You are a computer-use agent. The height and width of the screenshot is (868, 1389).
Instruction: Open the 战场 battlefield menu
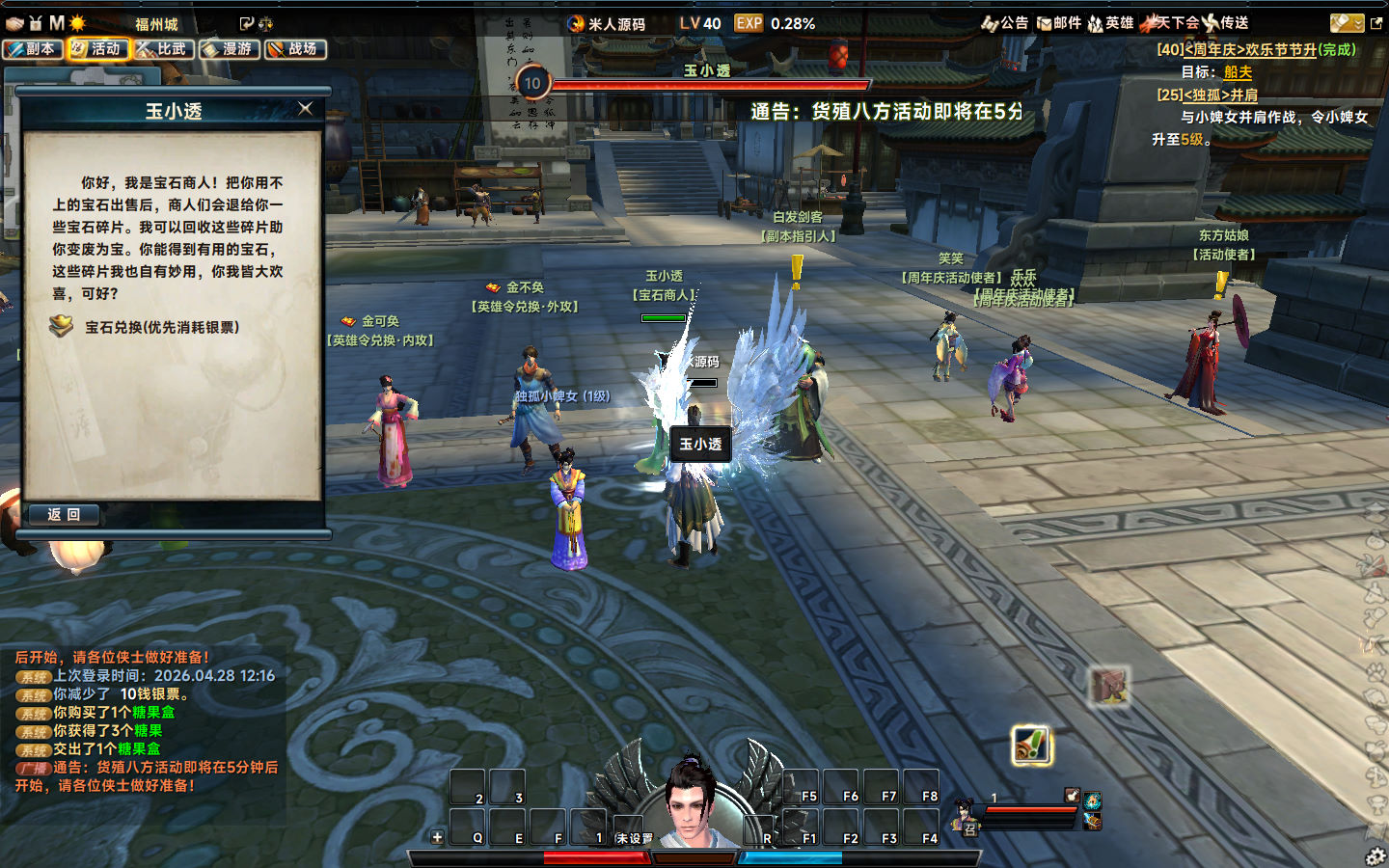point(295,49)
